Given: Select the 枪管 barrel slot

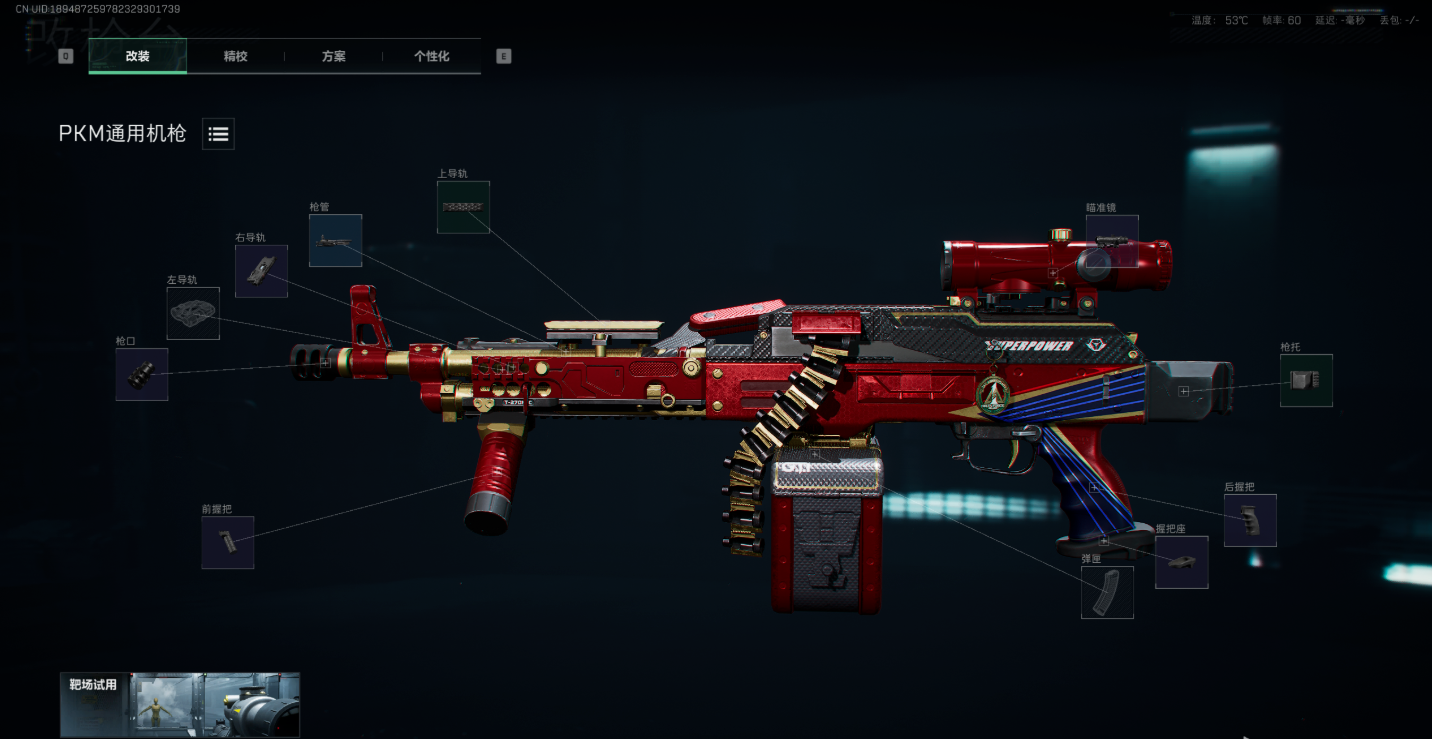Looking at the screenshot, I should tap(335, 241).
